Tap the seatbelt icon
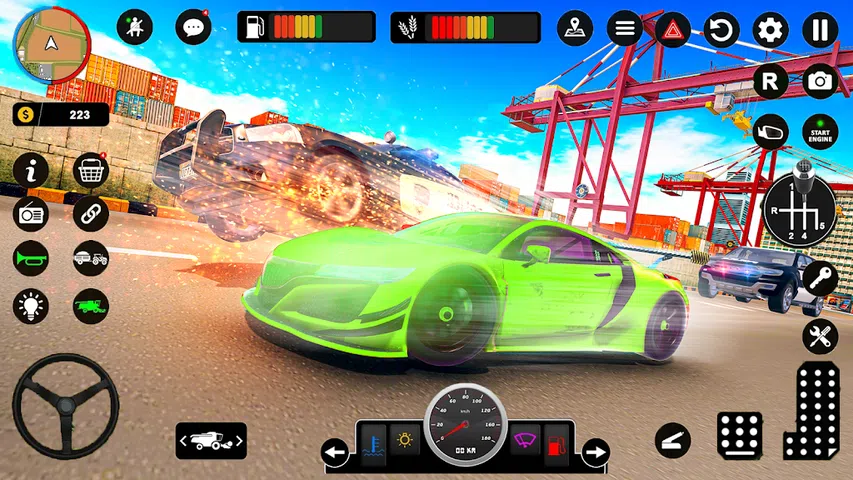Viewport: 853px width, 480px height. pos(135,27)
